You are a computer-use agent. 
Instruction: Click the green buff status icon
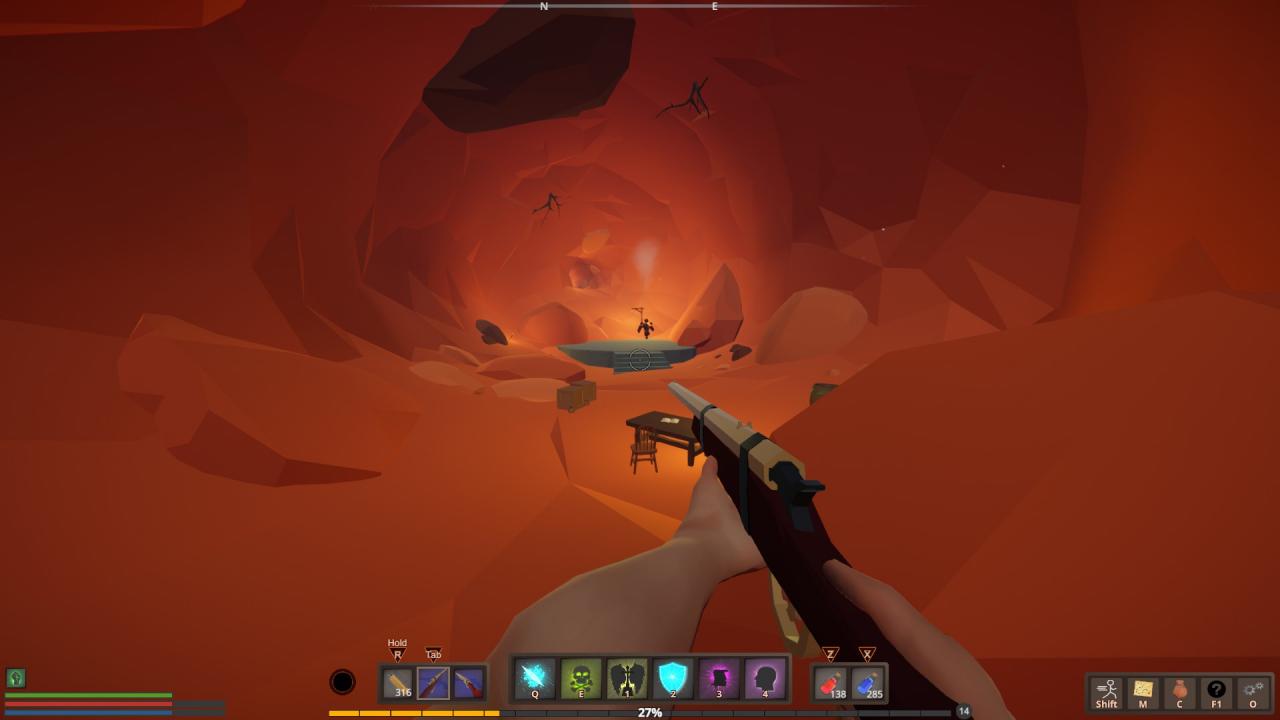pos(15,678)
